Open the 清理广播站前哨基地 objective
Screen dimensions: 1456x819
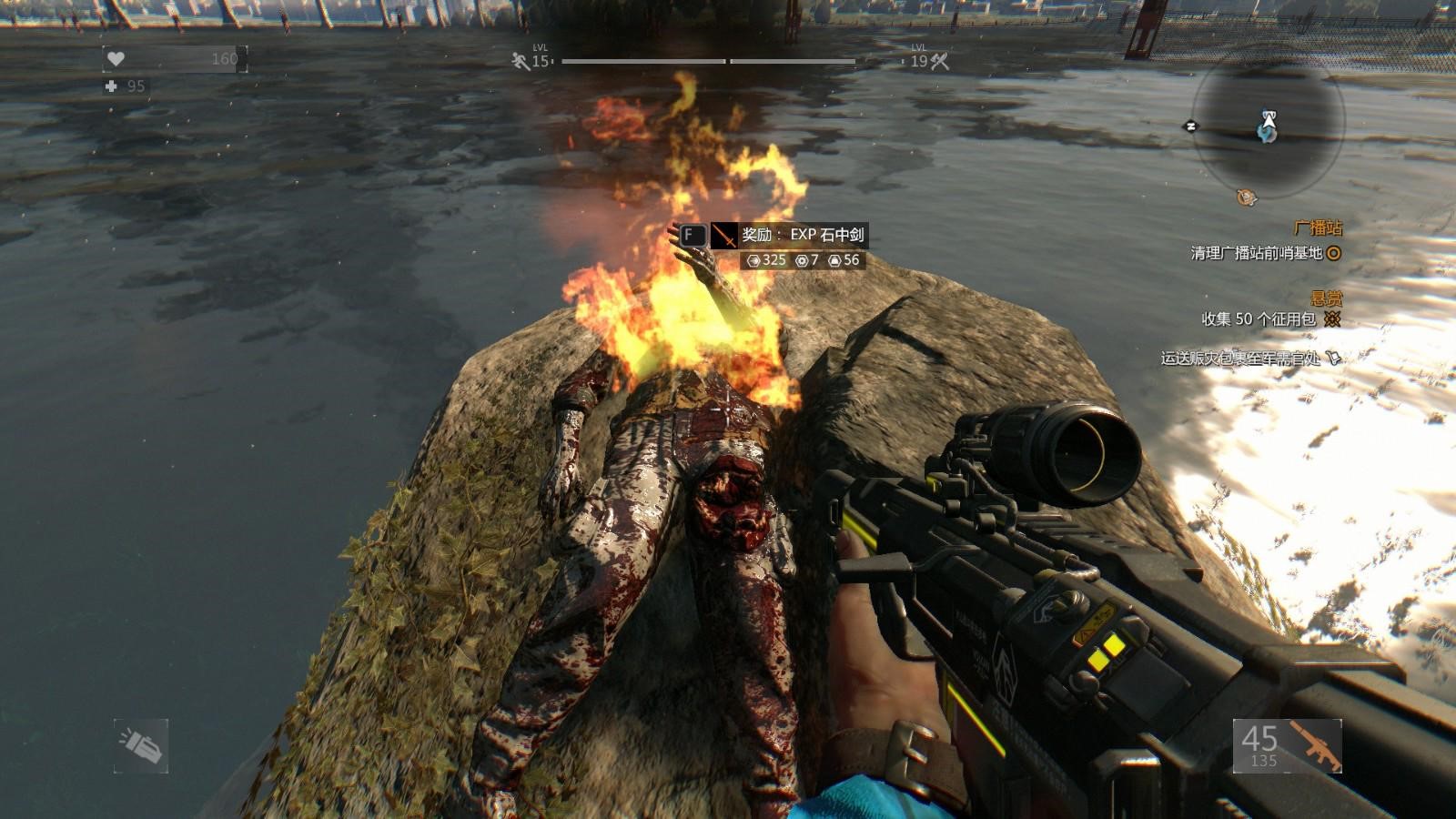(x=1256, y=253)
